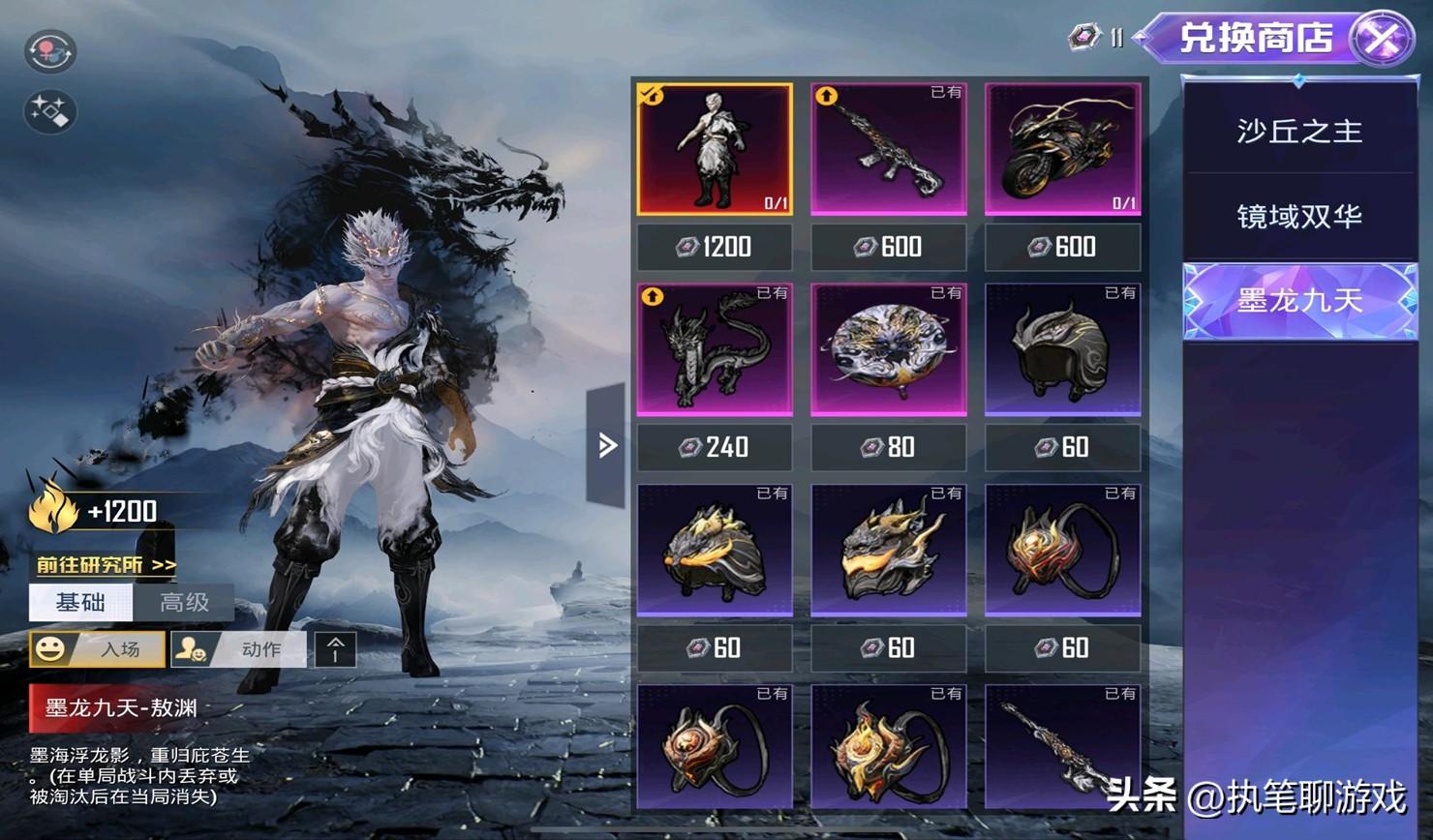1433x840 pixels.
Task: Click the 240 token price button
Action: (715, 447)
